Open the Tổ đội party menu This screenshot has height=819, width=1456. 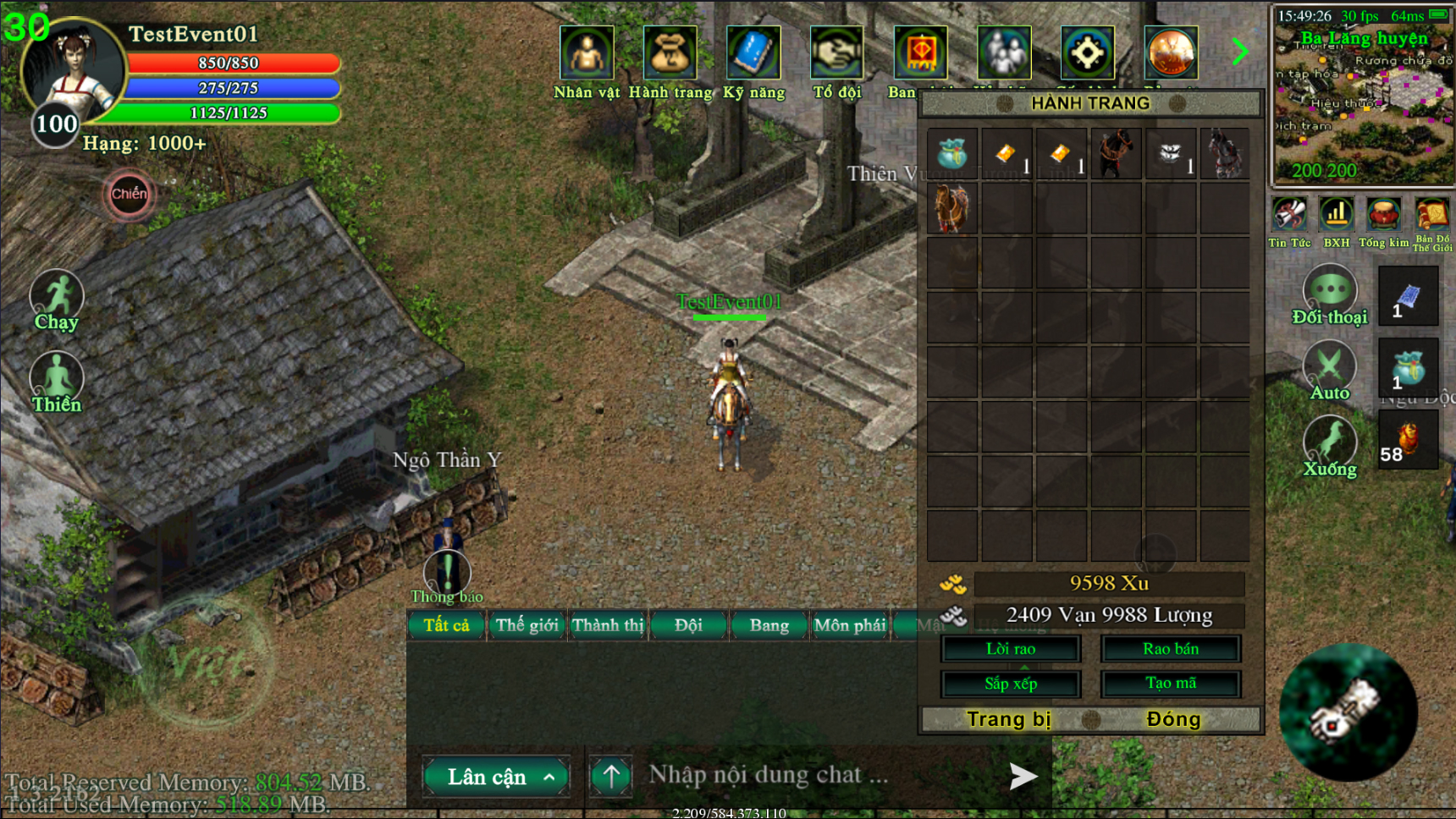pos(836,54)
